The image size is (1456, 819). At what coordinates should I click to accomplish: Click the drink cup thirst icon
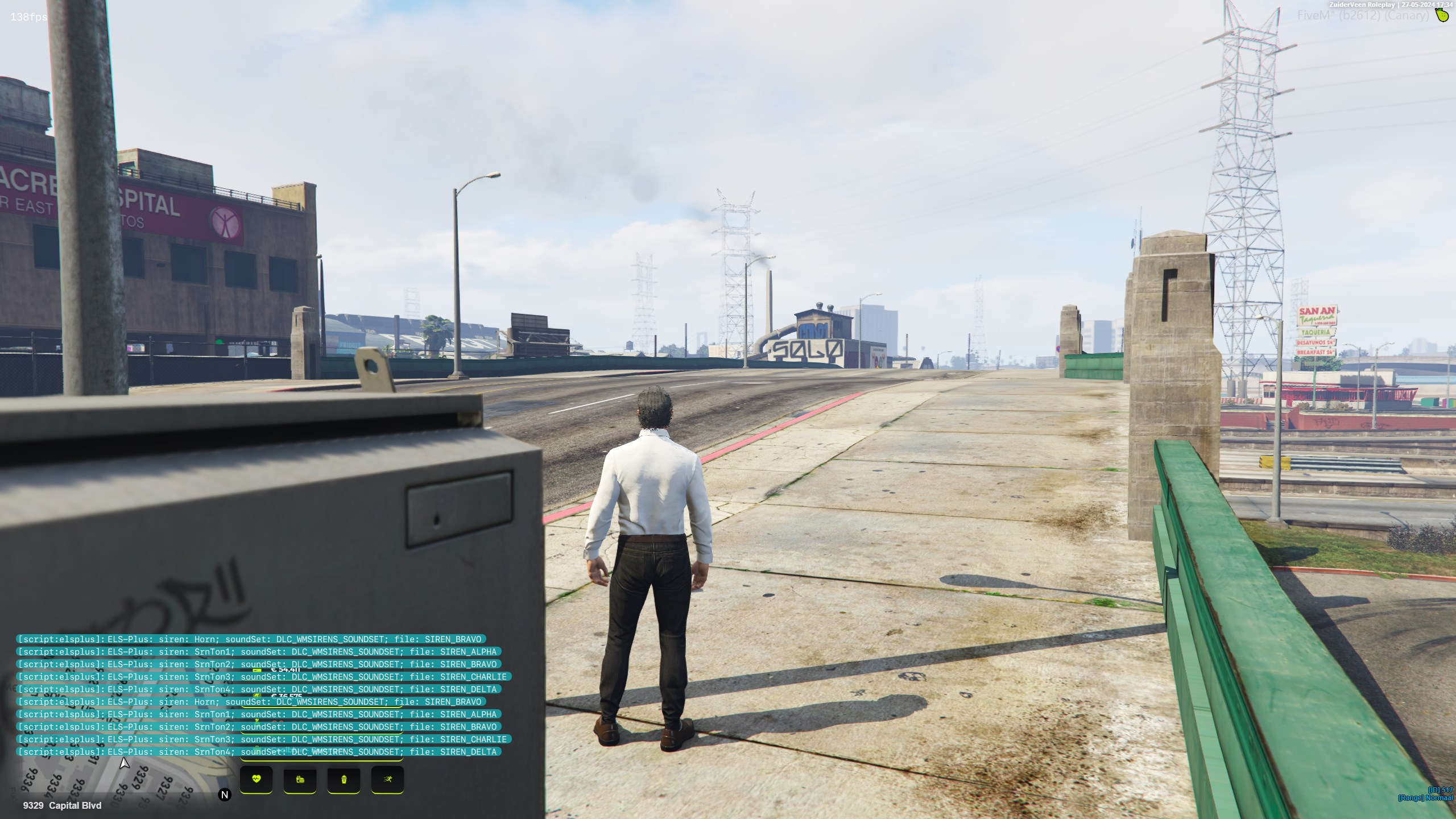pyautogui.click(x=344, y=779)
